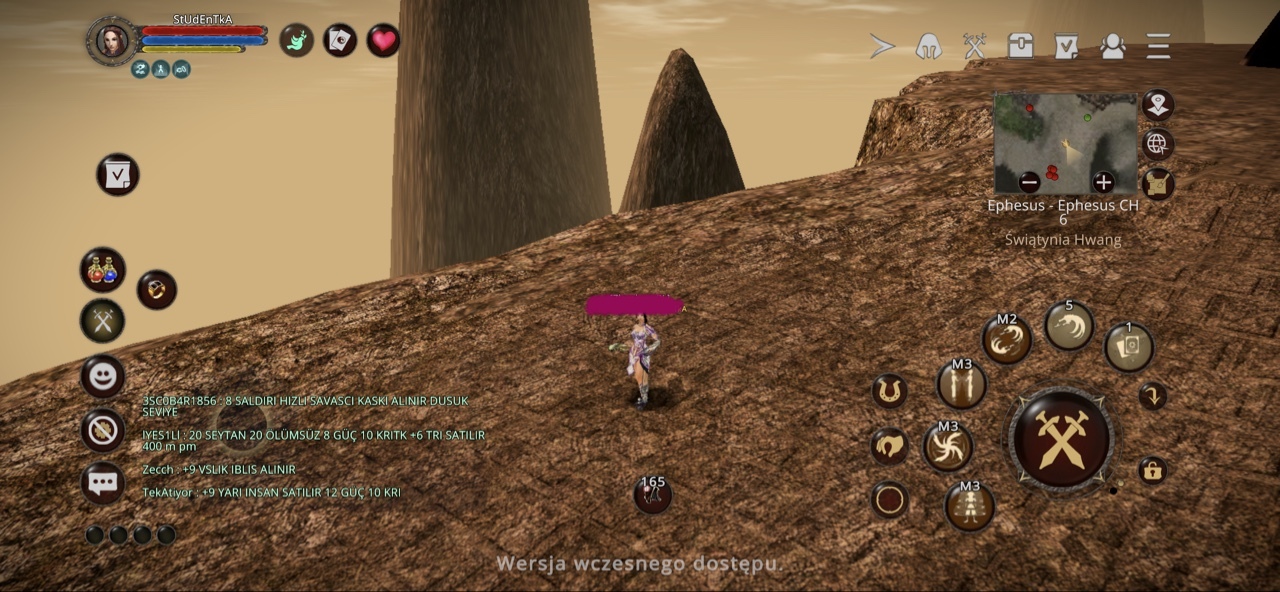Click the pink heart icon
The height and width of the screenshot is (592, 1280).
(383, 40)
